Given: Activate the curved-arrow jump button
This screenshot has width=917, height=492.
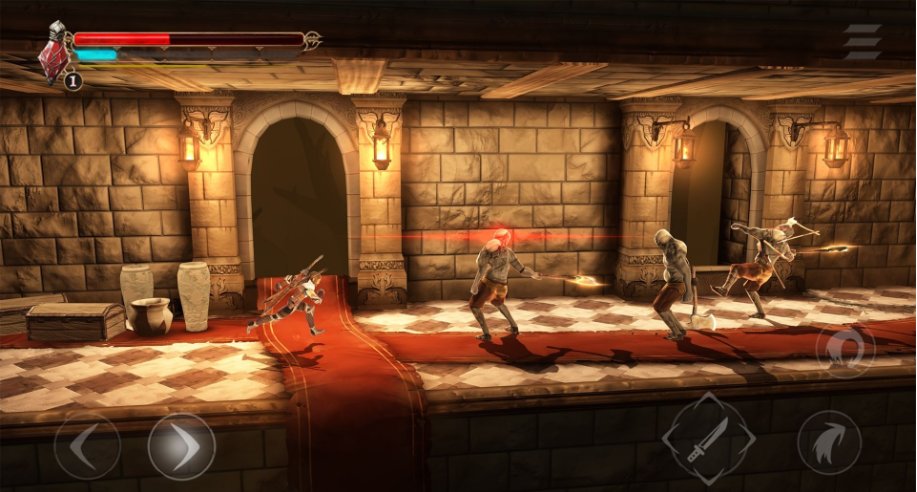Looking at the screenshot, I should 829,443.
